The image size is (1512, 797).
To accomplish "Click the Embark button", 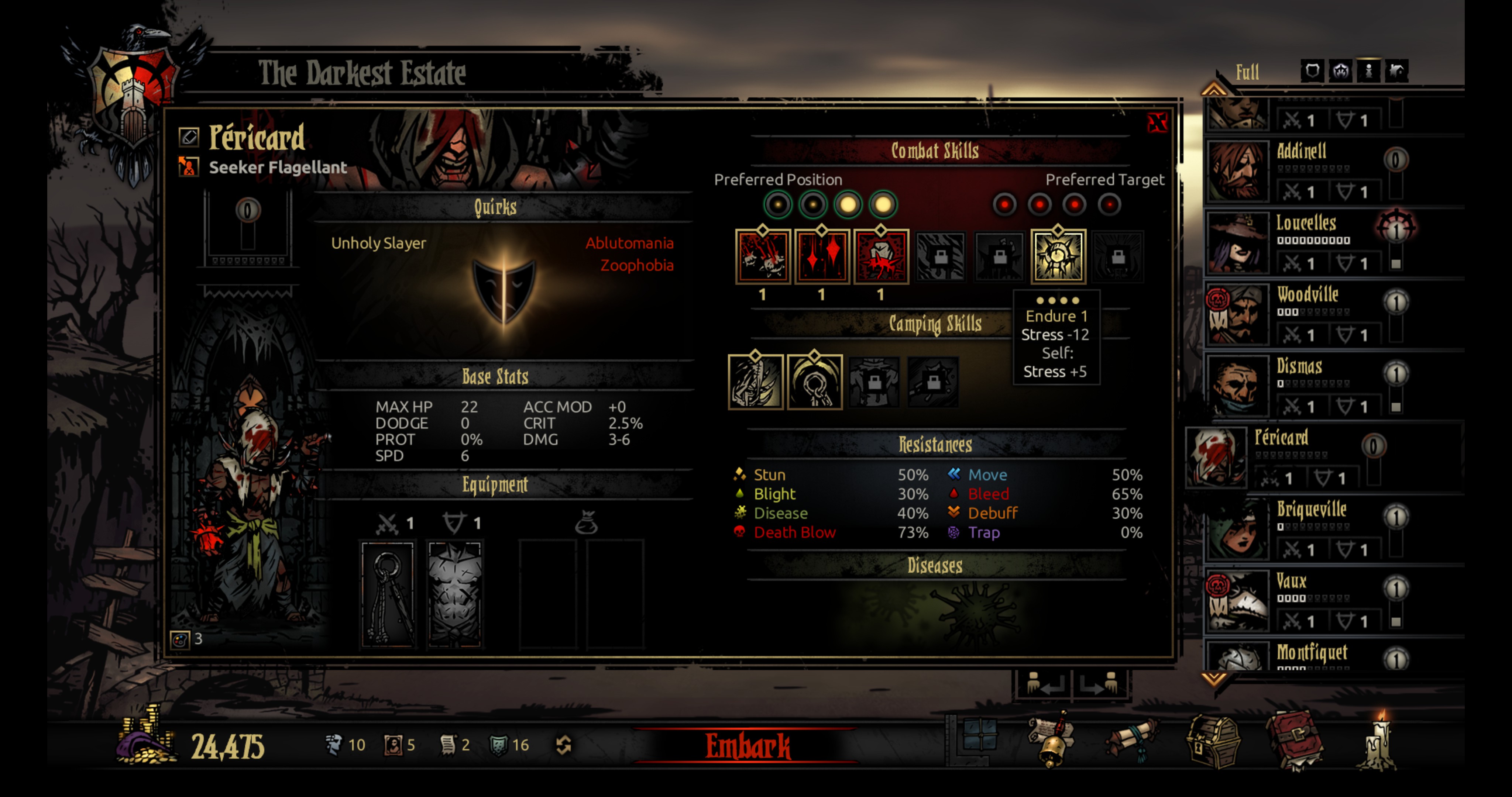I will tap(747, 745).
